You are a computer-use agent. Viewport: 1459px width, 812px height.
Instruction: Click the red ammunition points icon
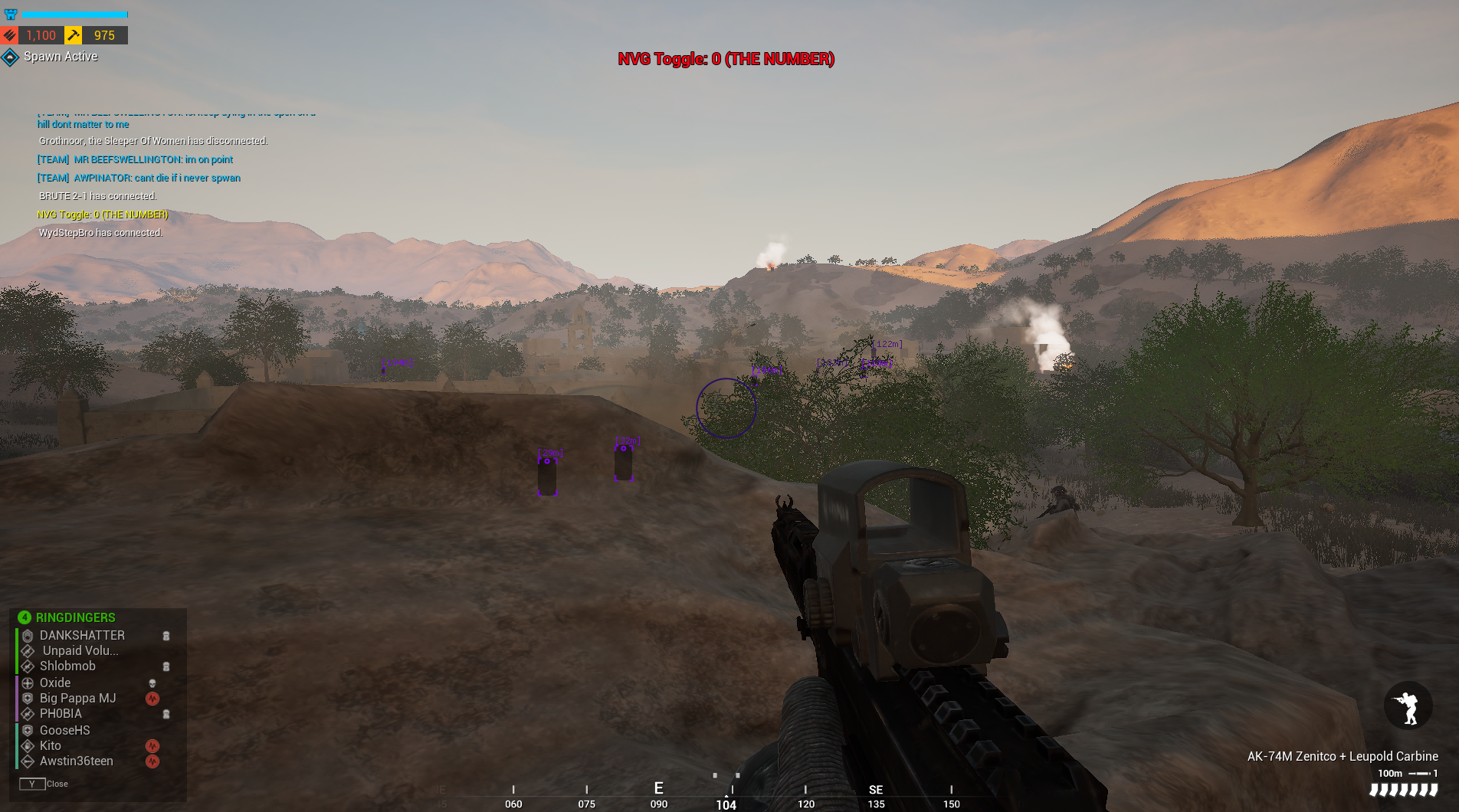[x=9, y=34]
